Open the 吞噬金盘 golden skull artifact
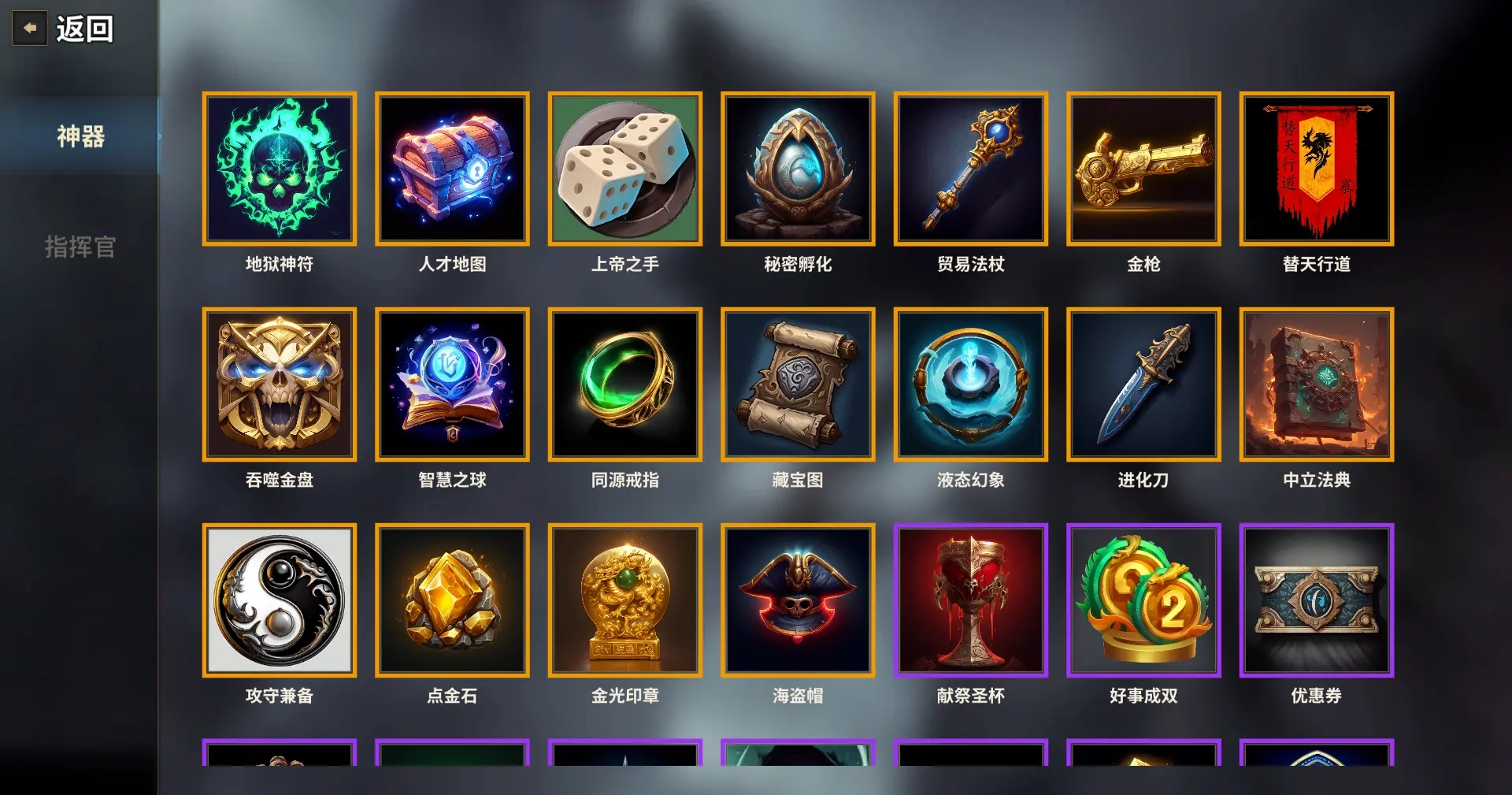 tap(280, 384)
